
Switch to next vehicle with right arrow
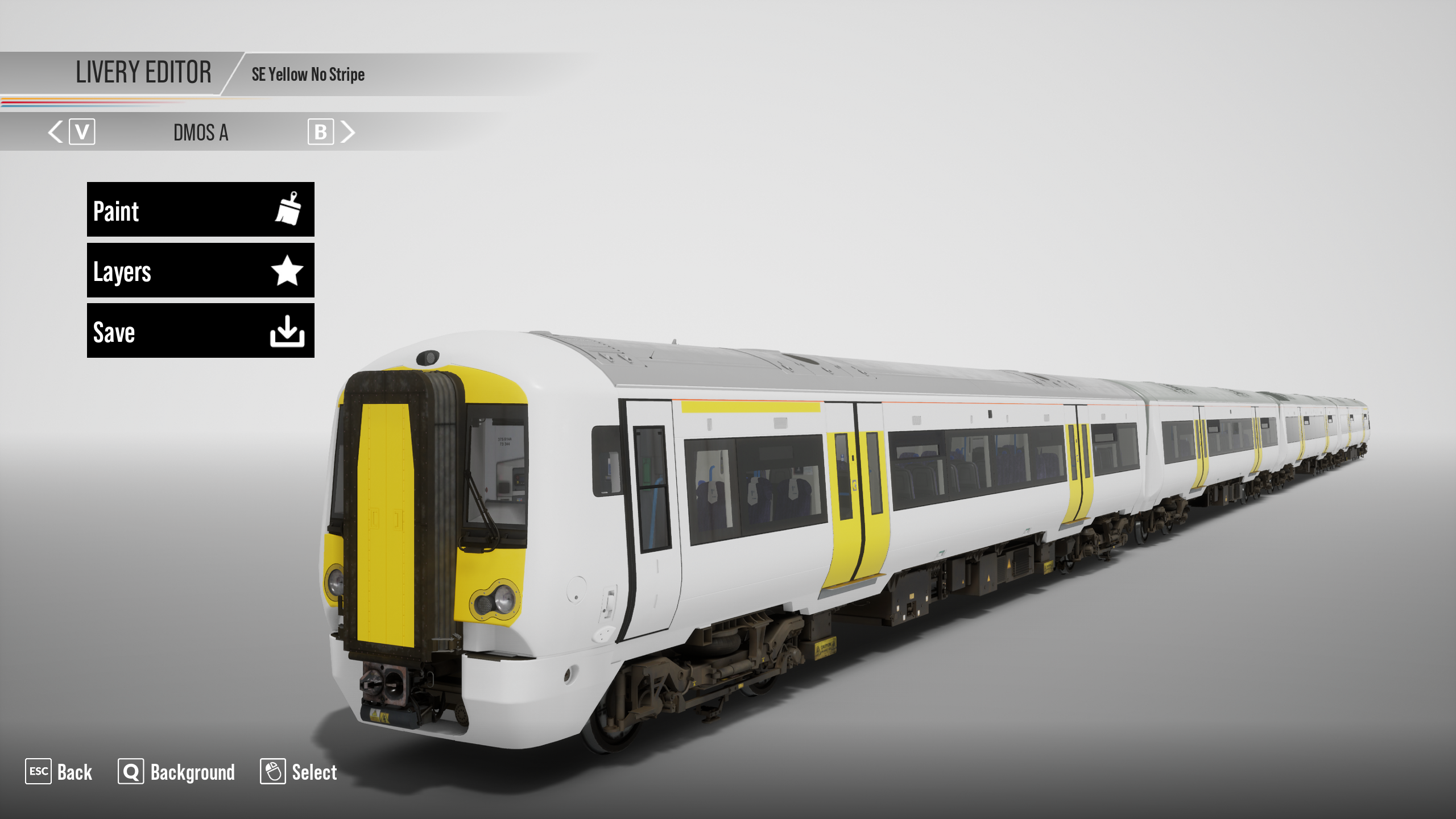pyautogui.click(x=348, y=132)
